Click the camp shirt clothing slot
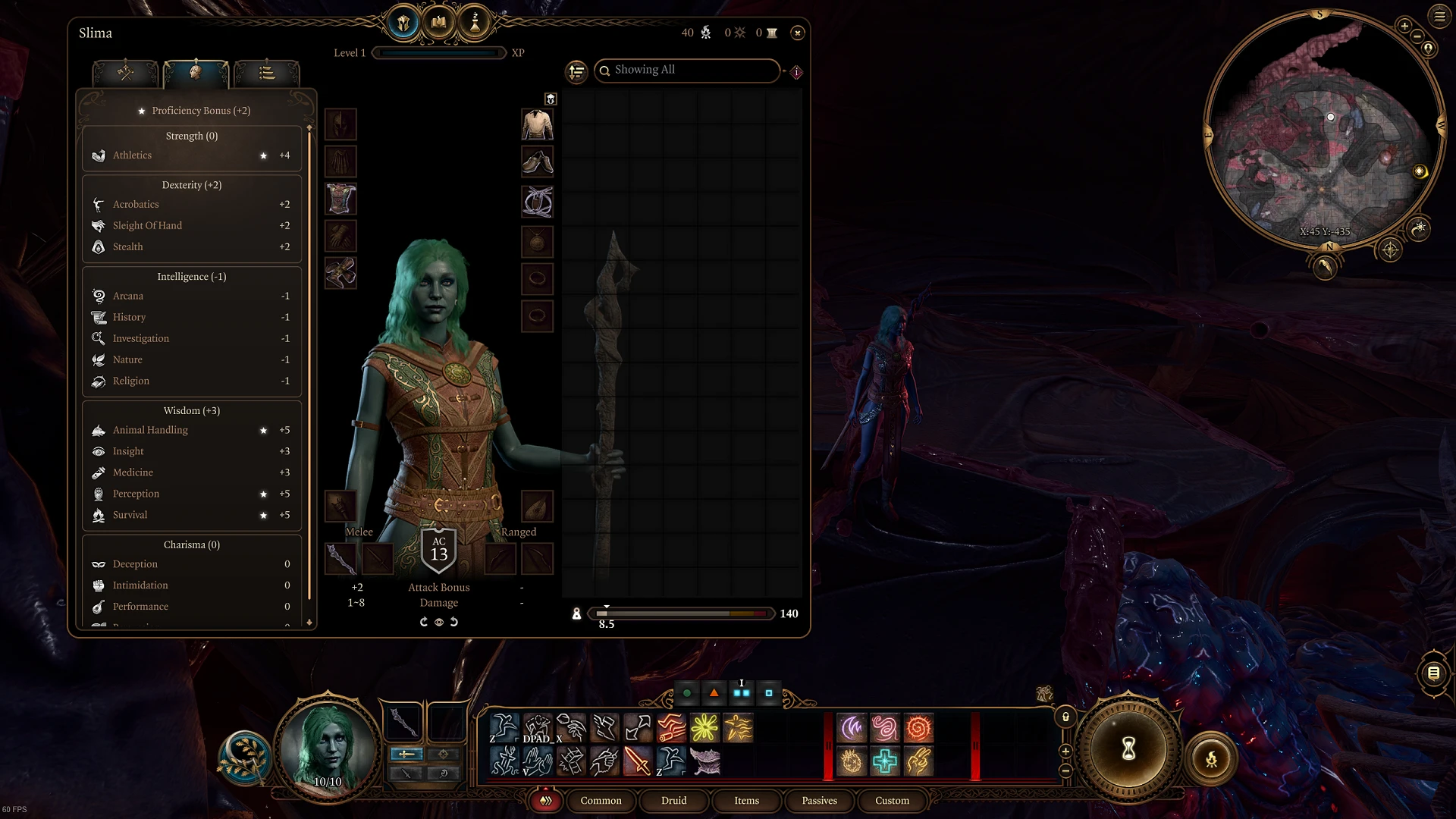This screenshot has width=1456, height=819. click(x=538, y=124)
